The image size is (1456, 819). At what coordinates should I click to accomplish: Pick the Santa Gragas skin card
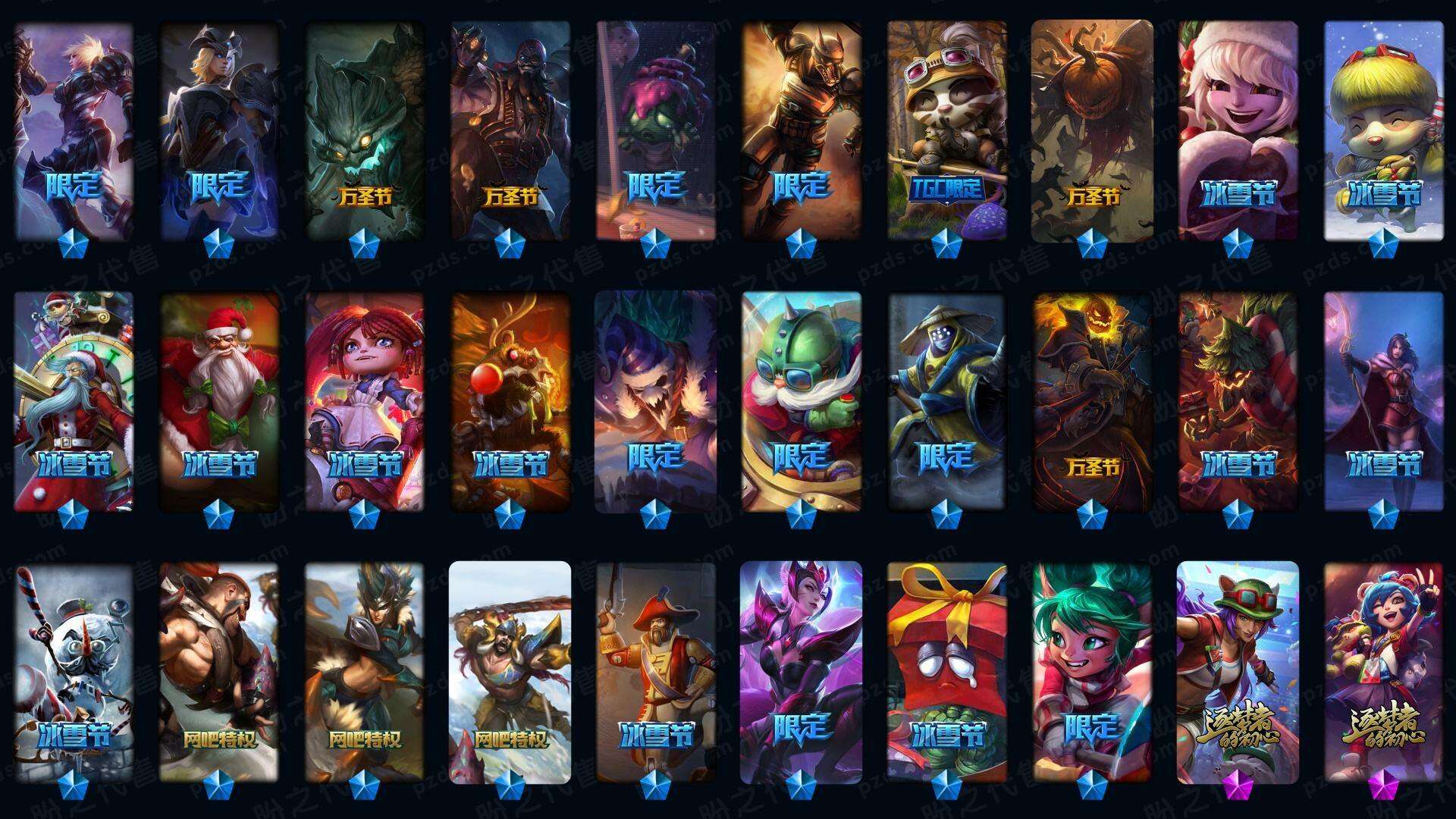tap(219, 402)
